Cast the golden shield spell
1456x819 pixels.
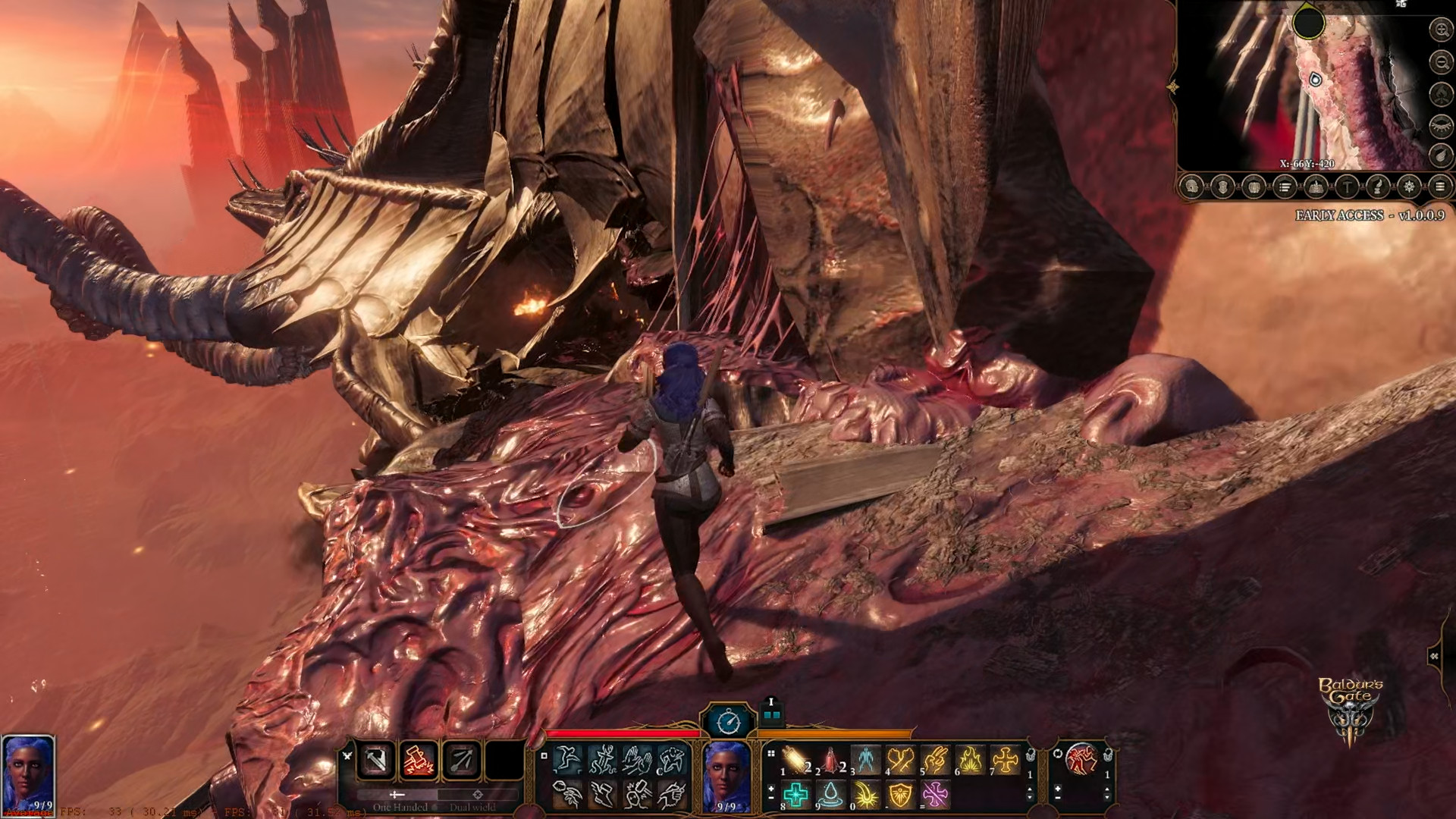click(x=900, y=795)
